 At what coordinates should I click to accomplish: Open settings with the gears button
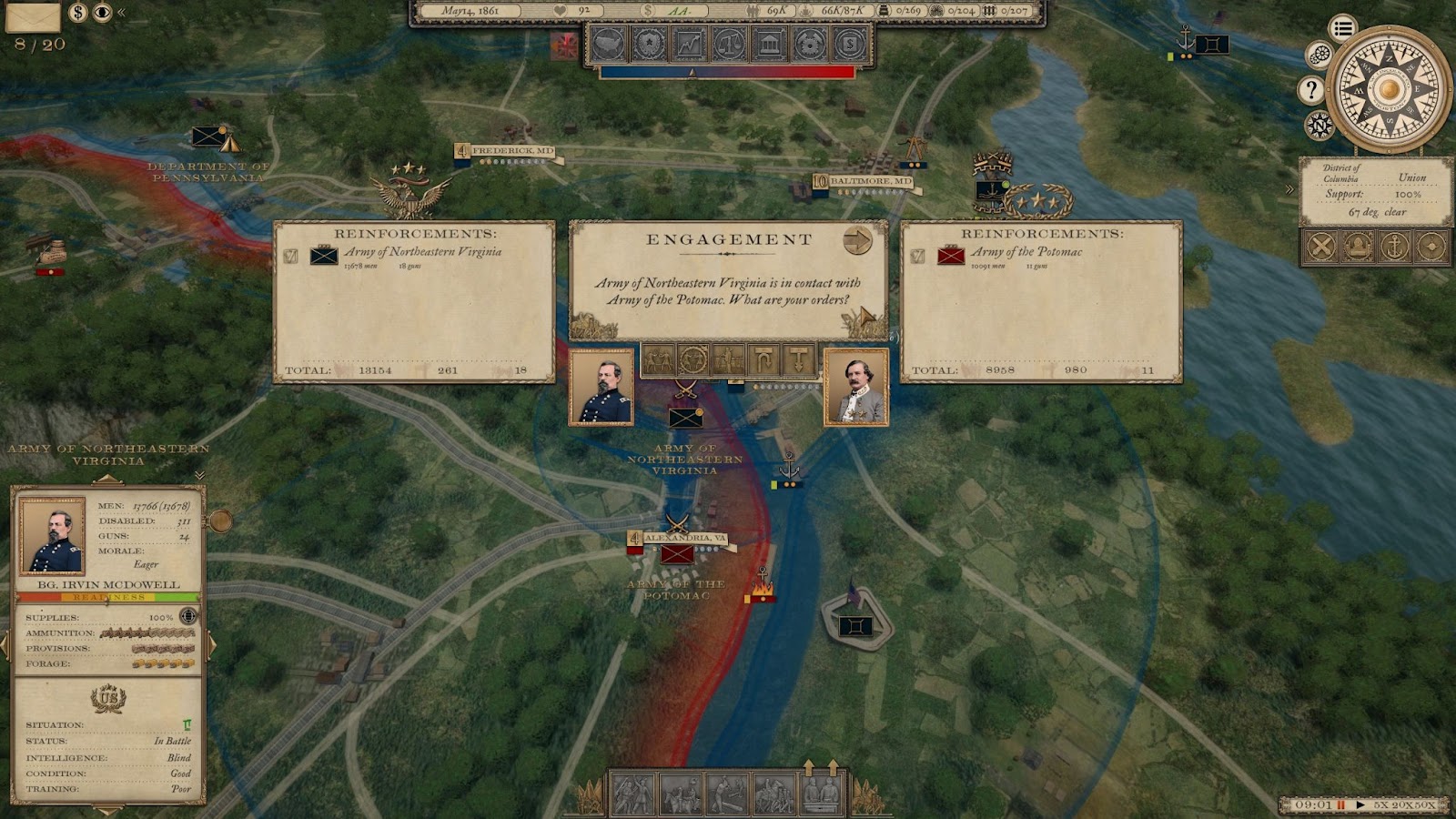(1319, 56)
